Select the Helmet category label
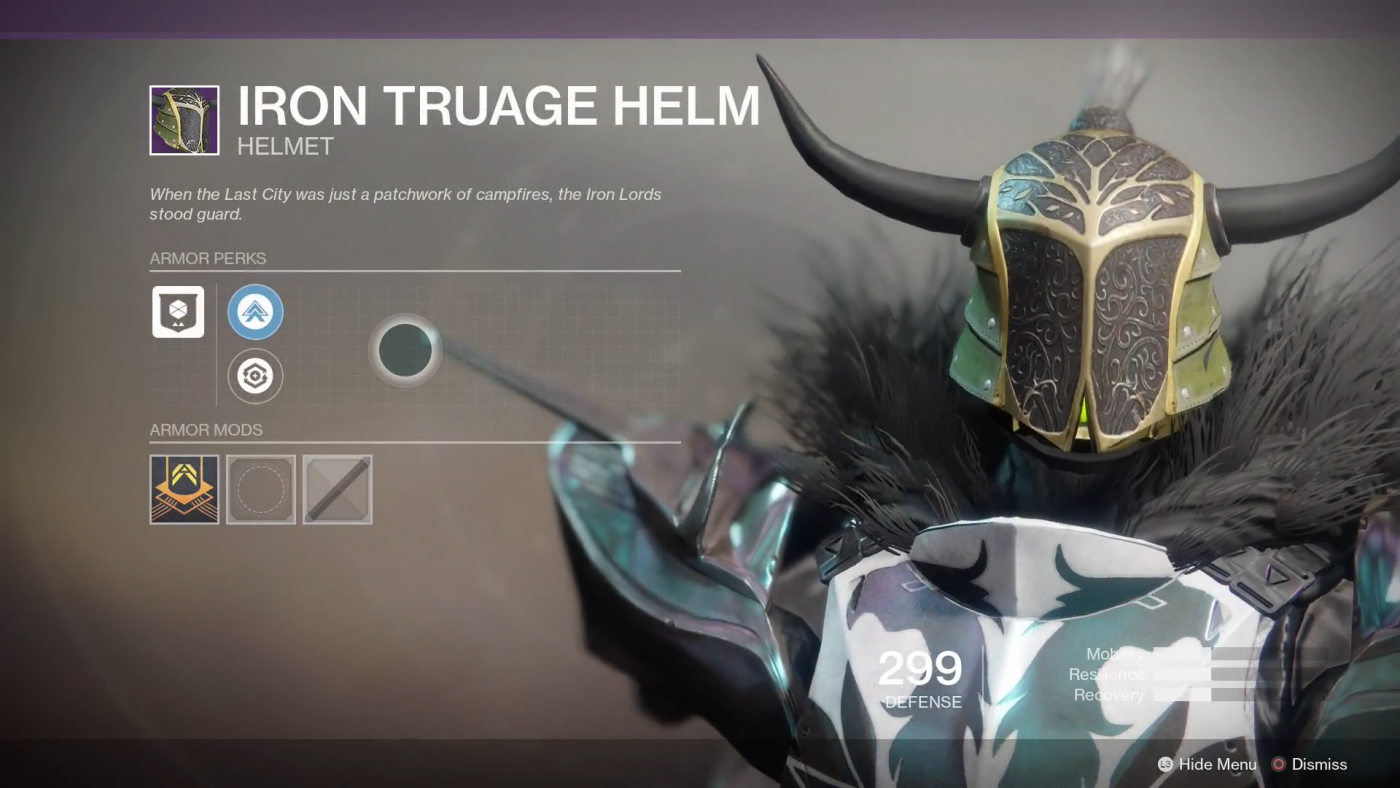This screenshot has height=788, width=1400. point(284,146)
